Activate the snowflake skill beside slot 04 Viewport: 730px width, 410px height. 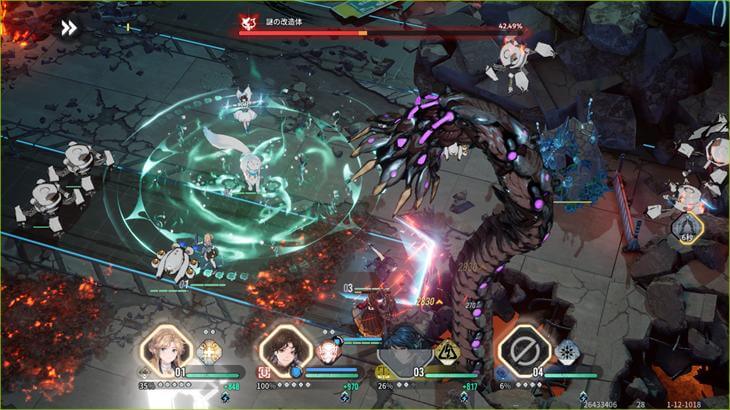coord(566,352)
